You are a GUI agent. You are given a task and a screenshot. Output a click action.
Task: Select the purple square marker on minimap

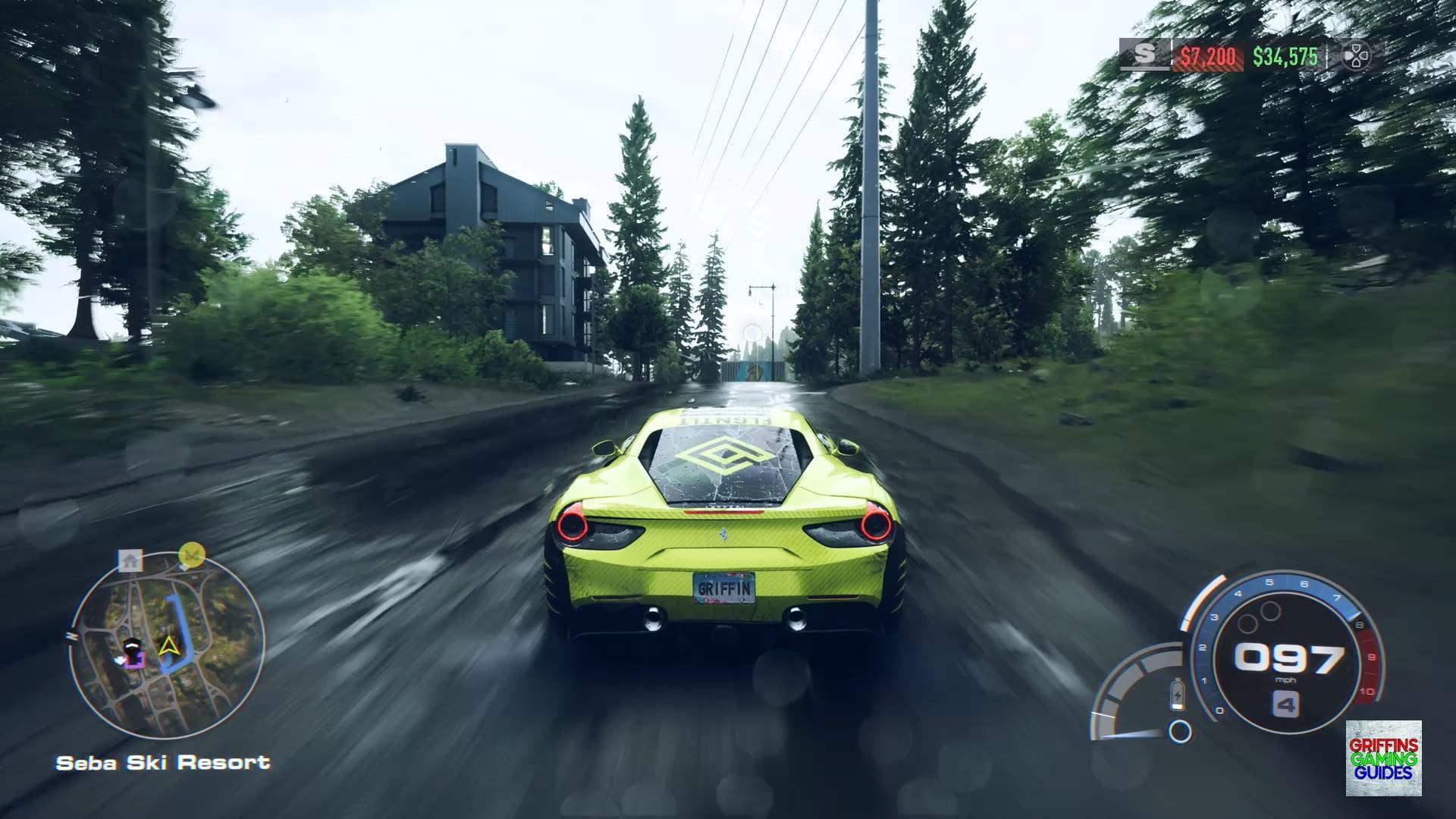coord(135,660)
